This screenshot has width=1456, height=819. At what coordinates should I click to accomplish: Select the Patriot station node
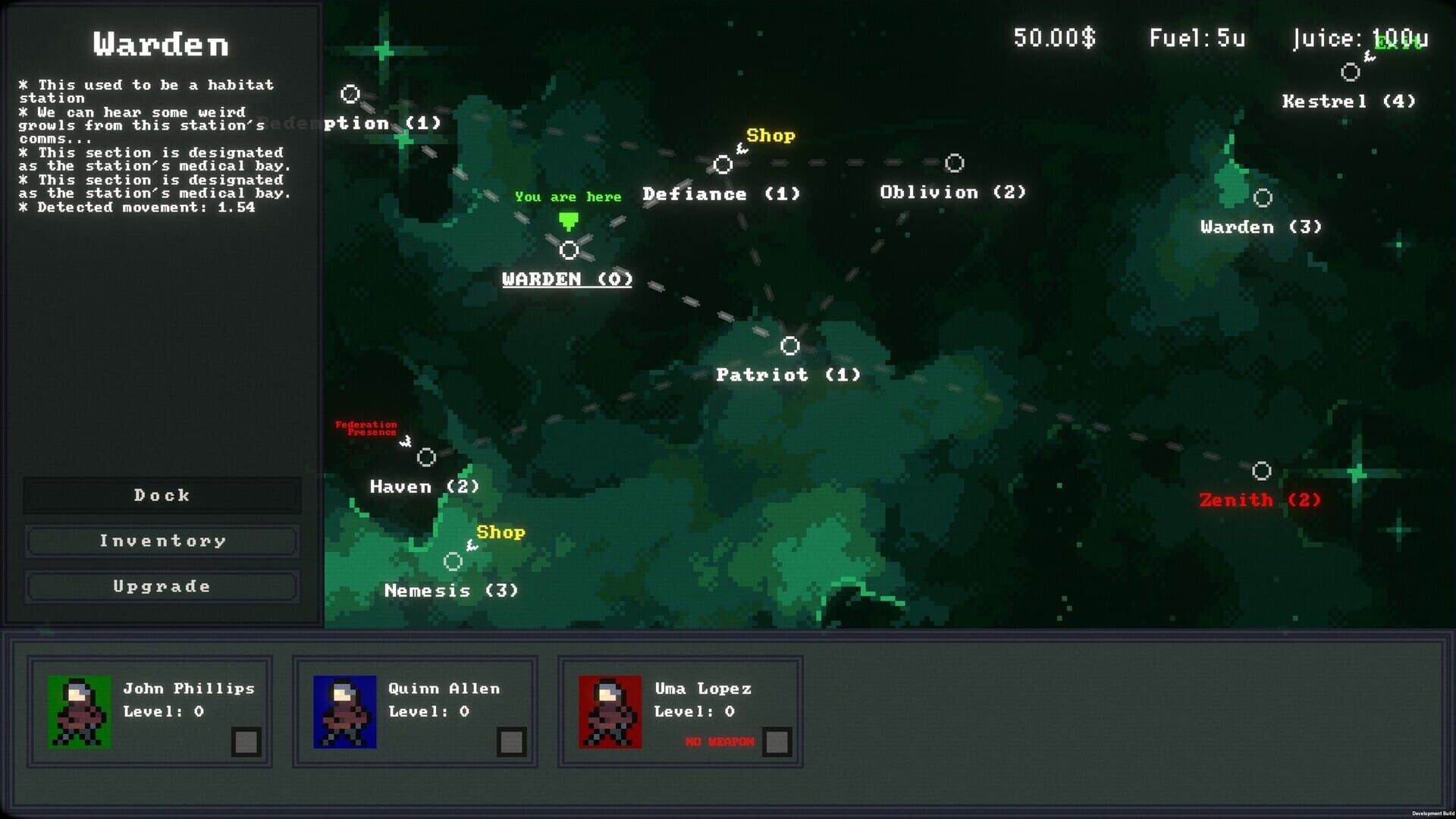pos(791,347)
